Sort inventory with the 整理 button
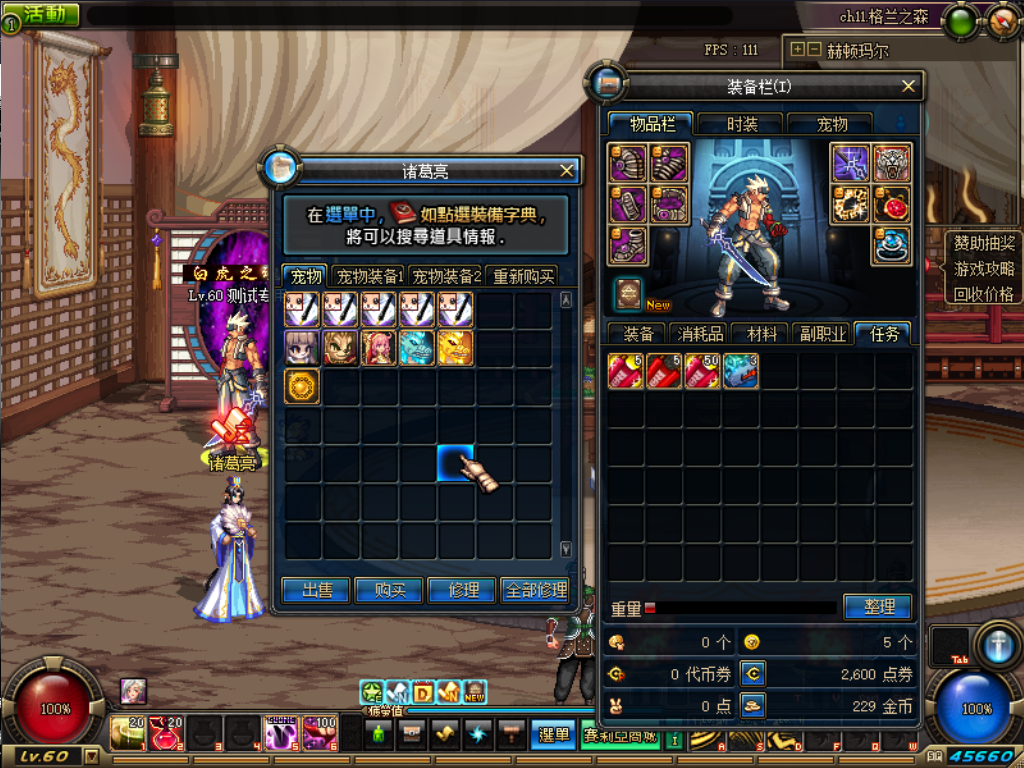 point(876,607)
